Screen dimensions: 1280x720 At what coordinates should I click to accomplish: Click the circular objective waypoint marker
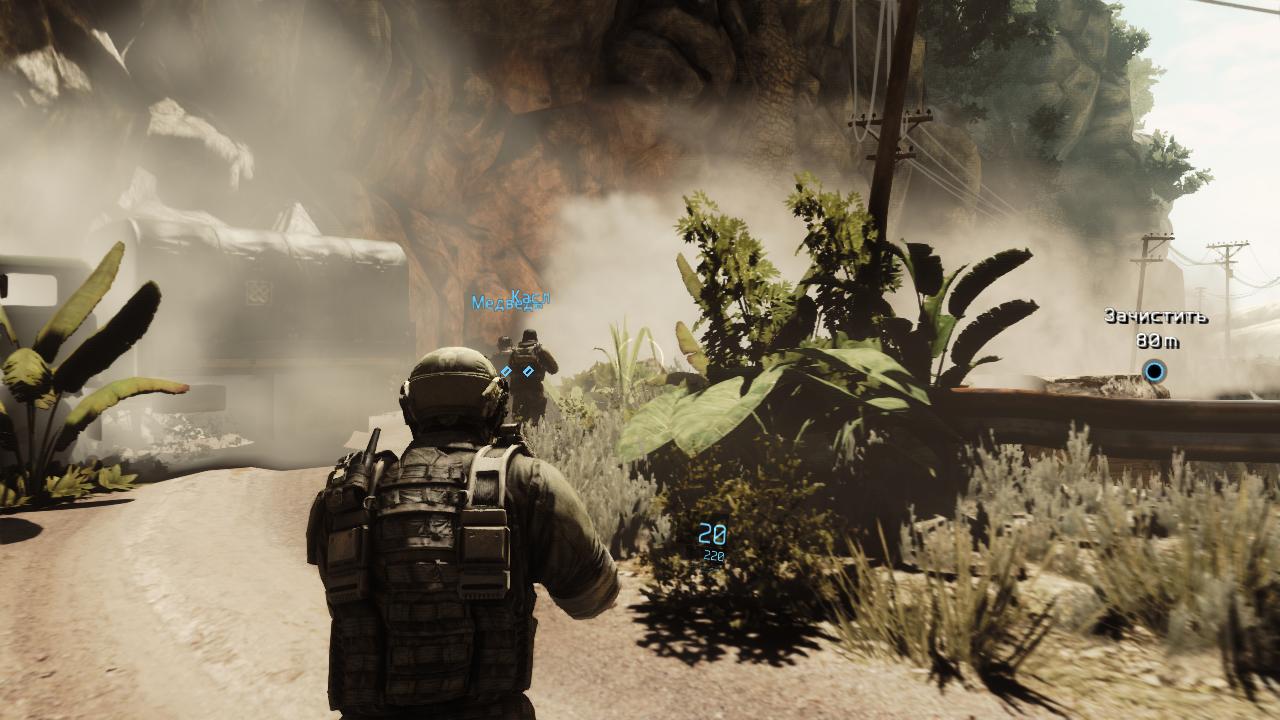[x=1155, y=372]
